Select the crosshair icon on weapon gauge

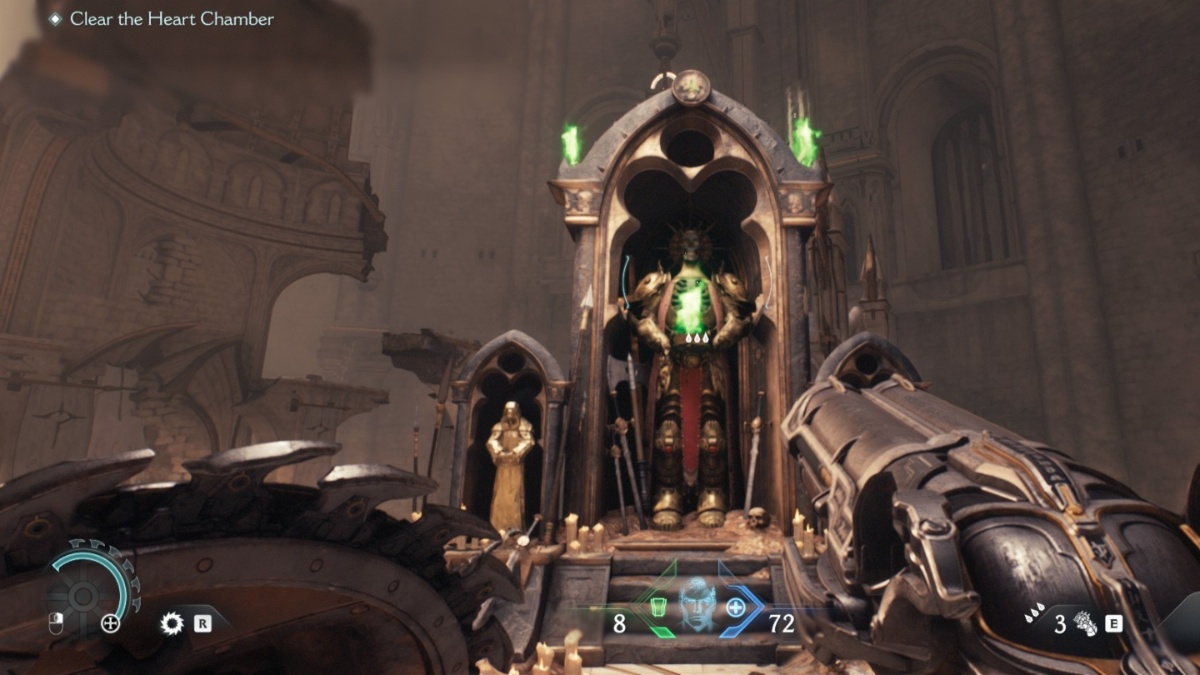coord(111,624)
